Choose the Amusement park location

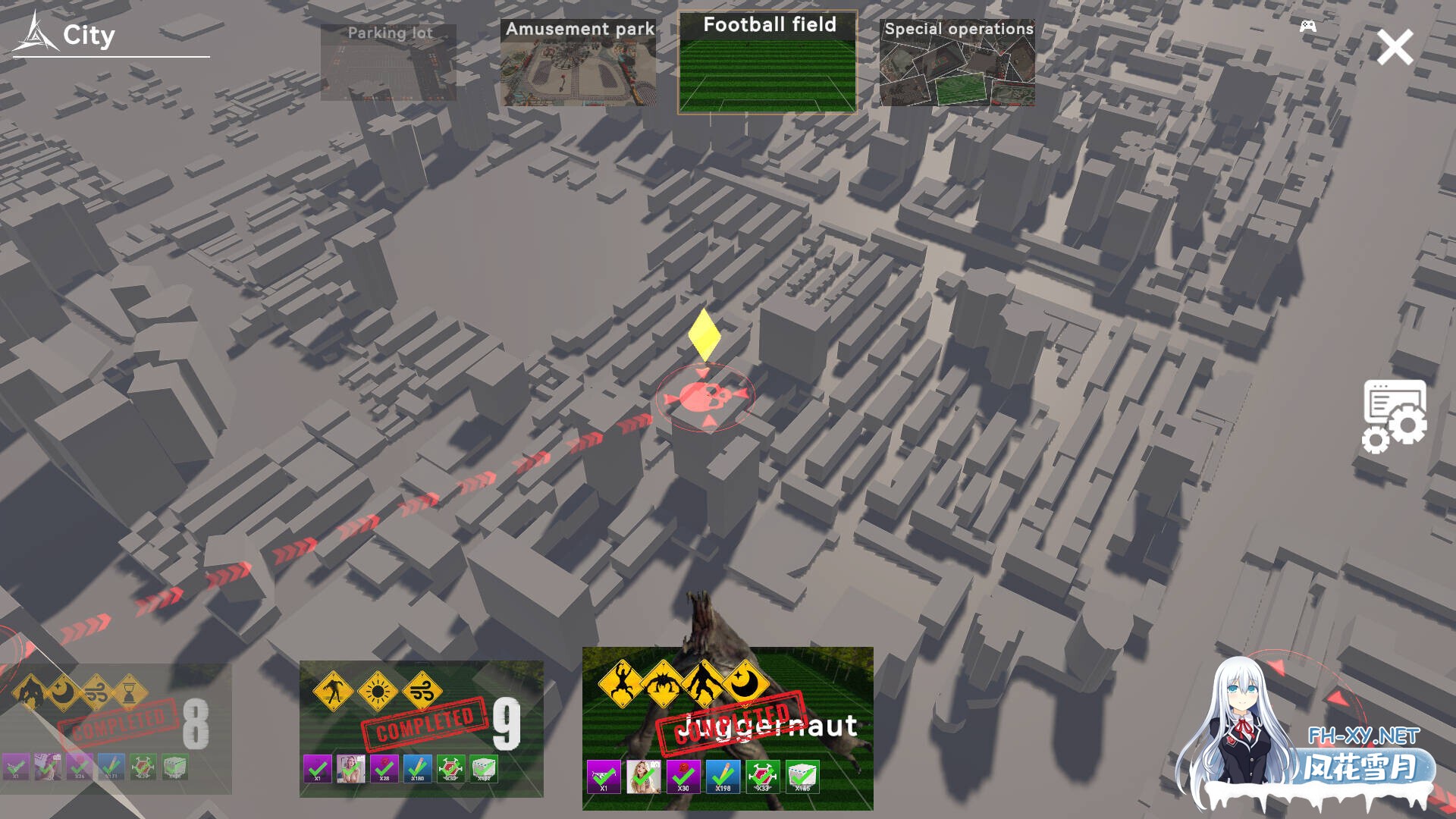[x=578, y=63]
